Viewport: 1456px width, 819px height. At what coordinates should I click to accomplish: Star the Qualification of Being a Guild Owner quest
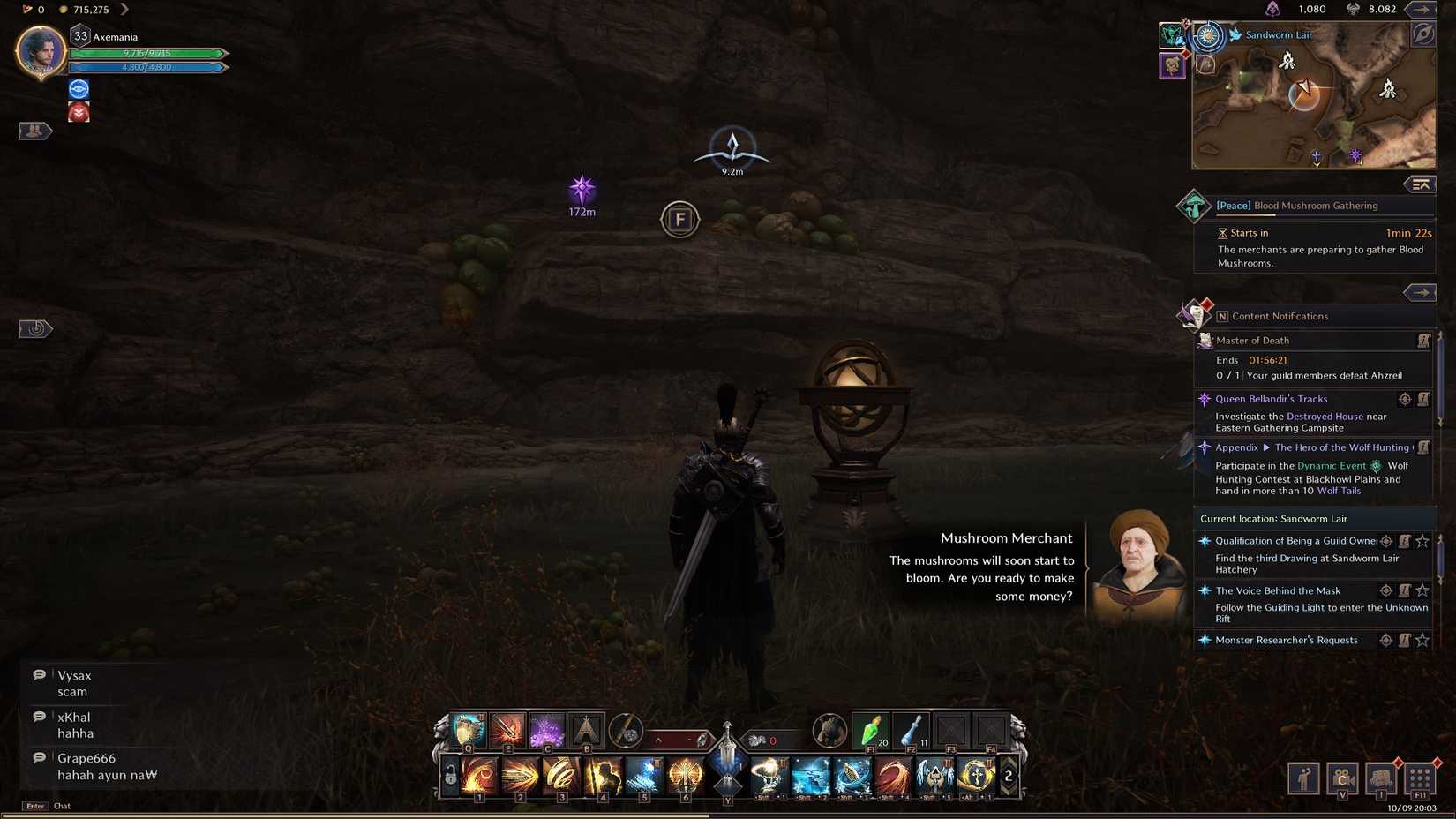(x=1421, y=541)
